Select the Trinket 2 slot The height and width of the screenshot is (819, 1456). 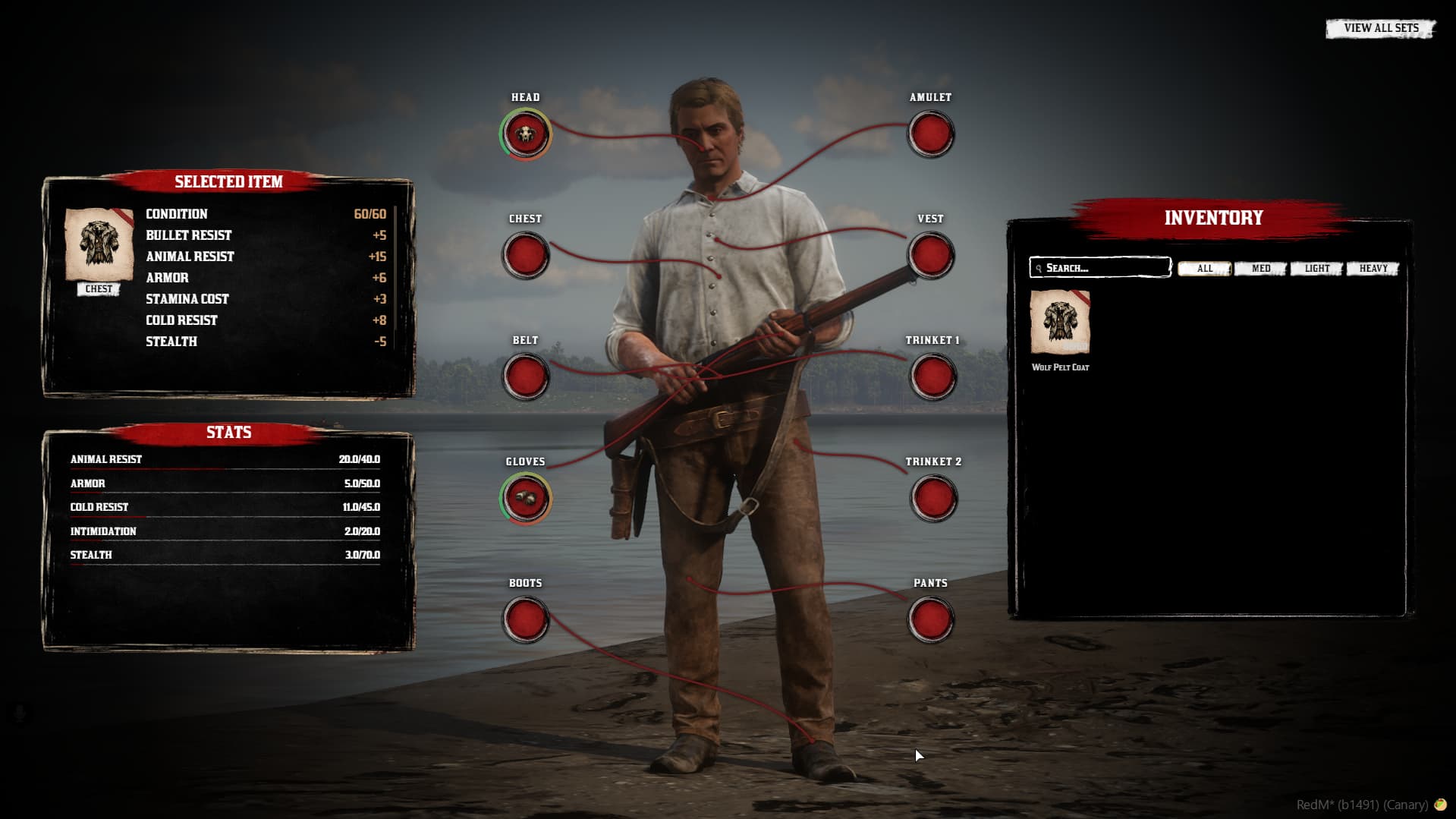[x=932, y=499]
